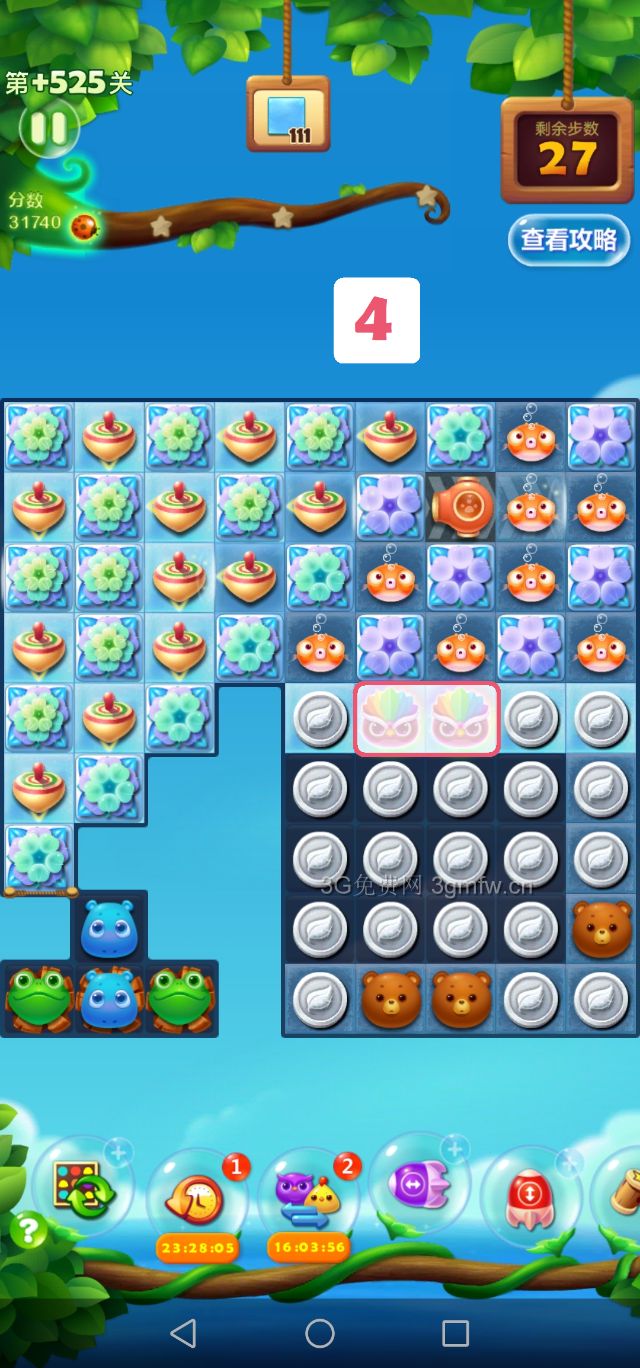Viewport: 640px width, 1368px height.
Task: Tap the green question mark help button
Action: (x=29, y=1230)
